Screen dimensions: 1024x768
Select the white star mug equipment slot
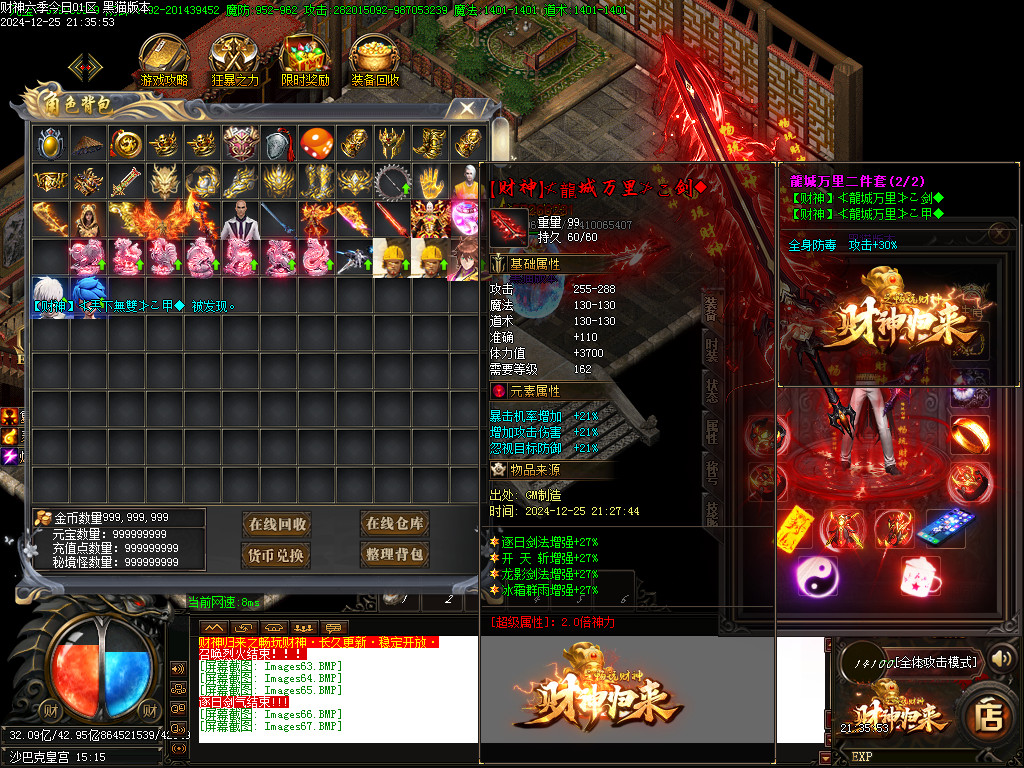point(921,577)
